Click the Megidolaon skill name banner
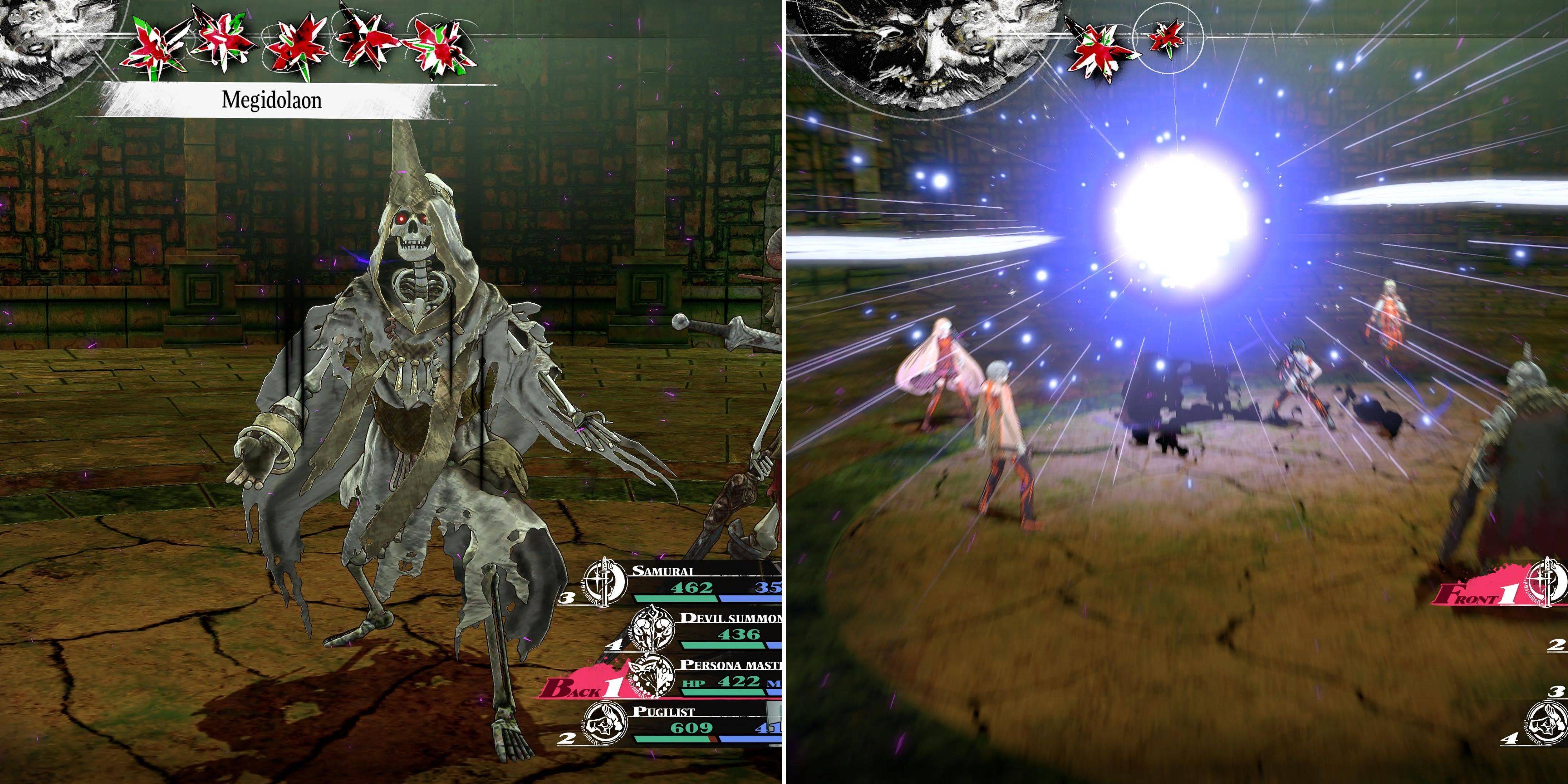 click(x=272, y=100)
